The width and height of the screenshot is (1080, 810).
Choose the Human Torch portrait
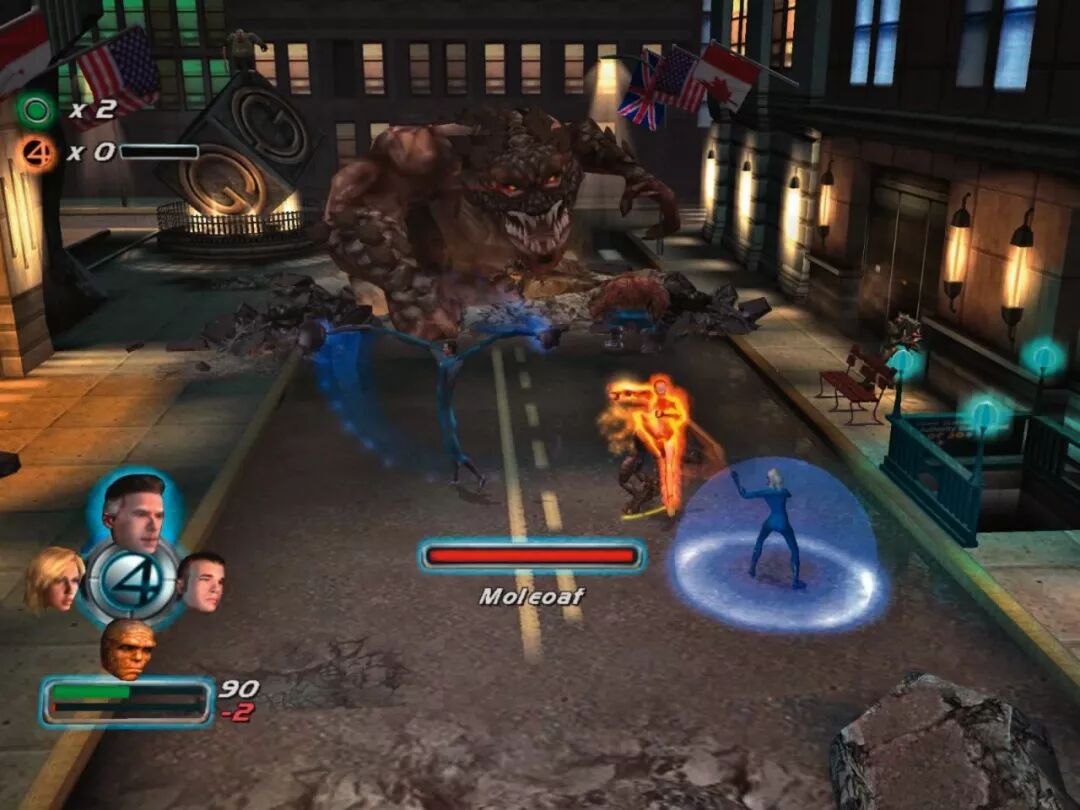(201, 580)
